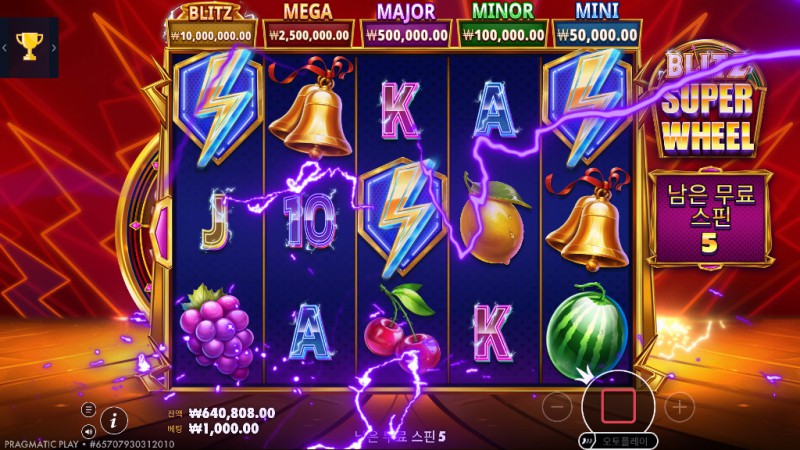Click the right arrow beside the trophy

[x=53, y=46]
